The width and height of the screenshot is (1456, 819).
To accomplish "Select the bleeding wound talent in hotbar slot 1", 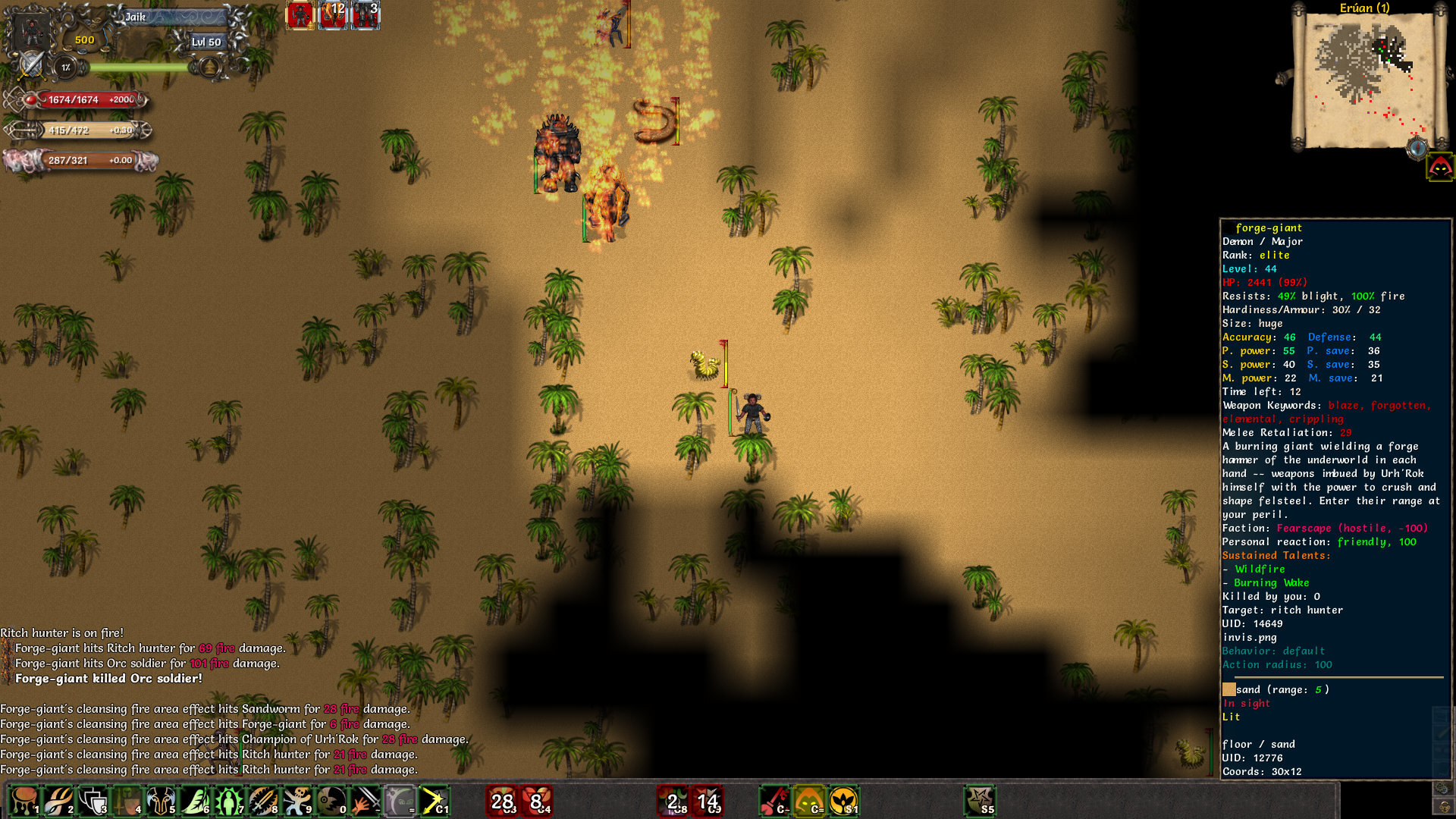I will point(24,802).
